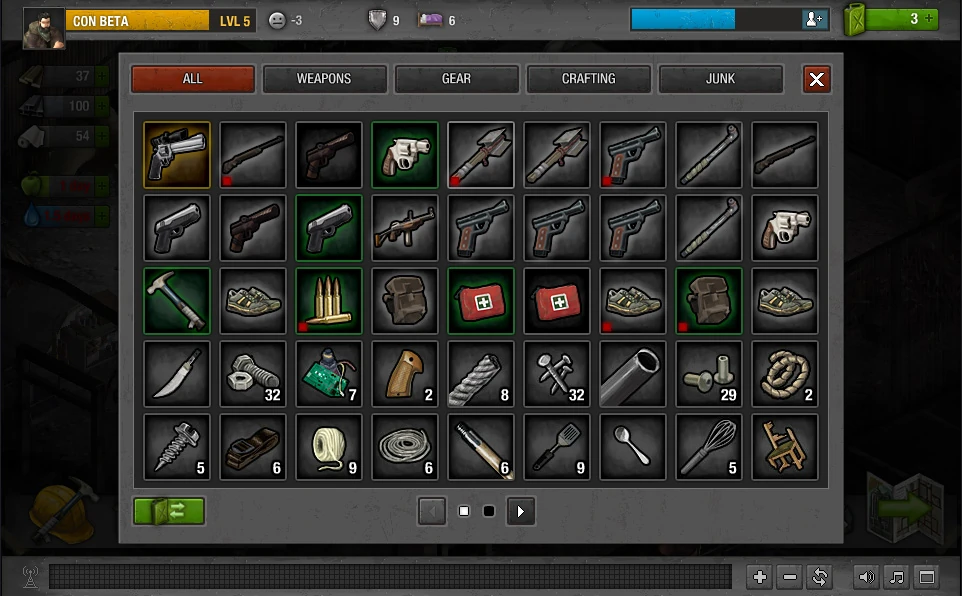Choose the All items tab

click(x=192, y=79)
